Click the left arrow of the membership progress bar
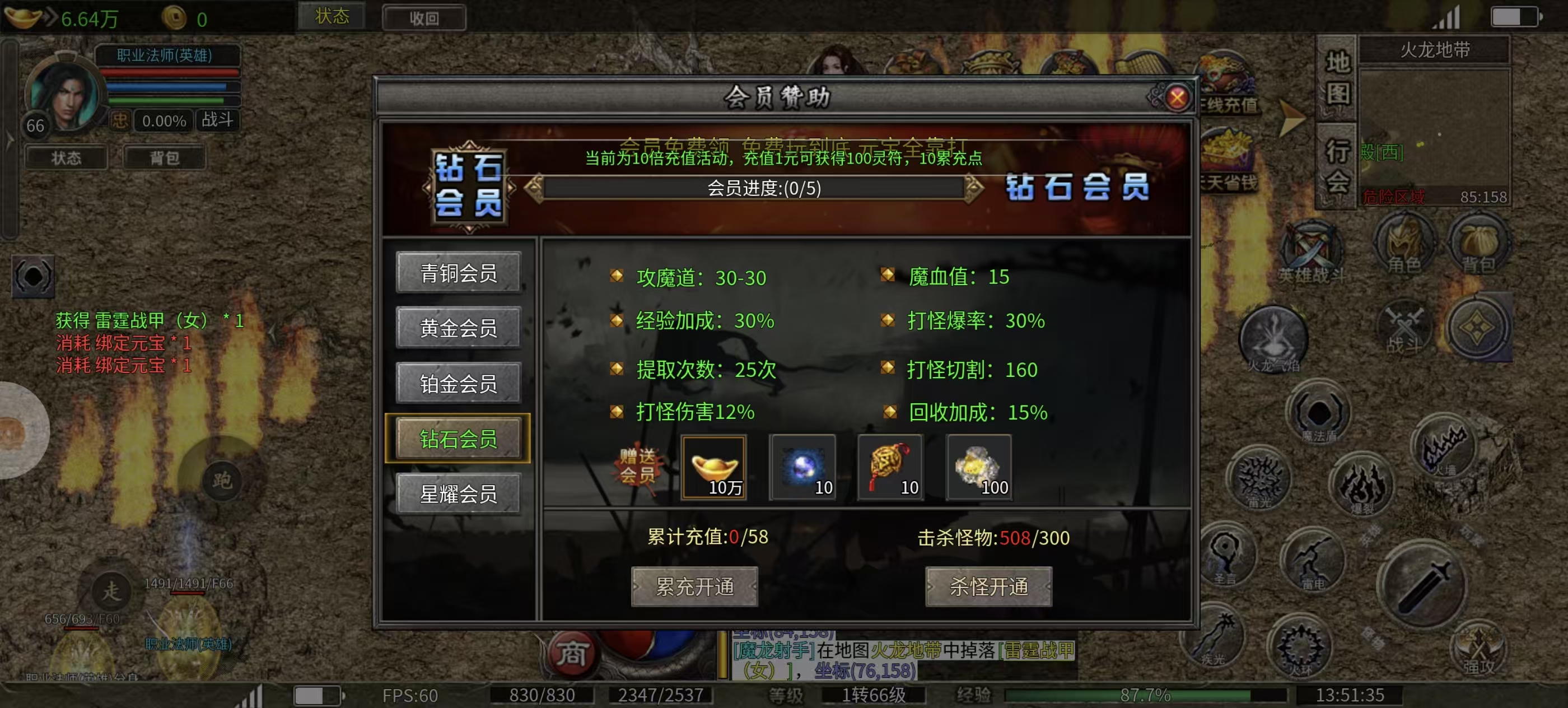Screen dimensions: 1568x708 [534, 189]
